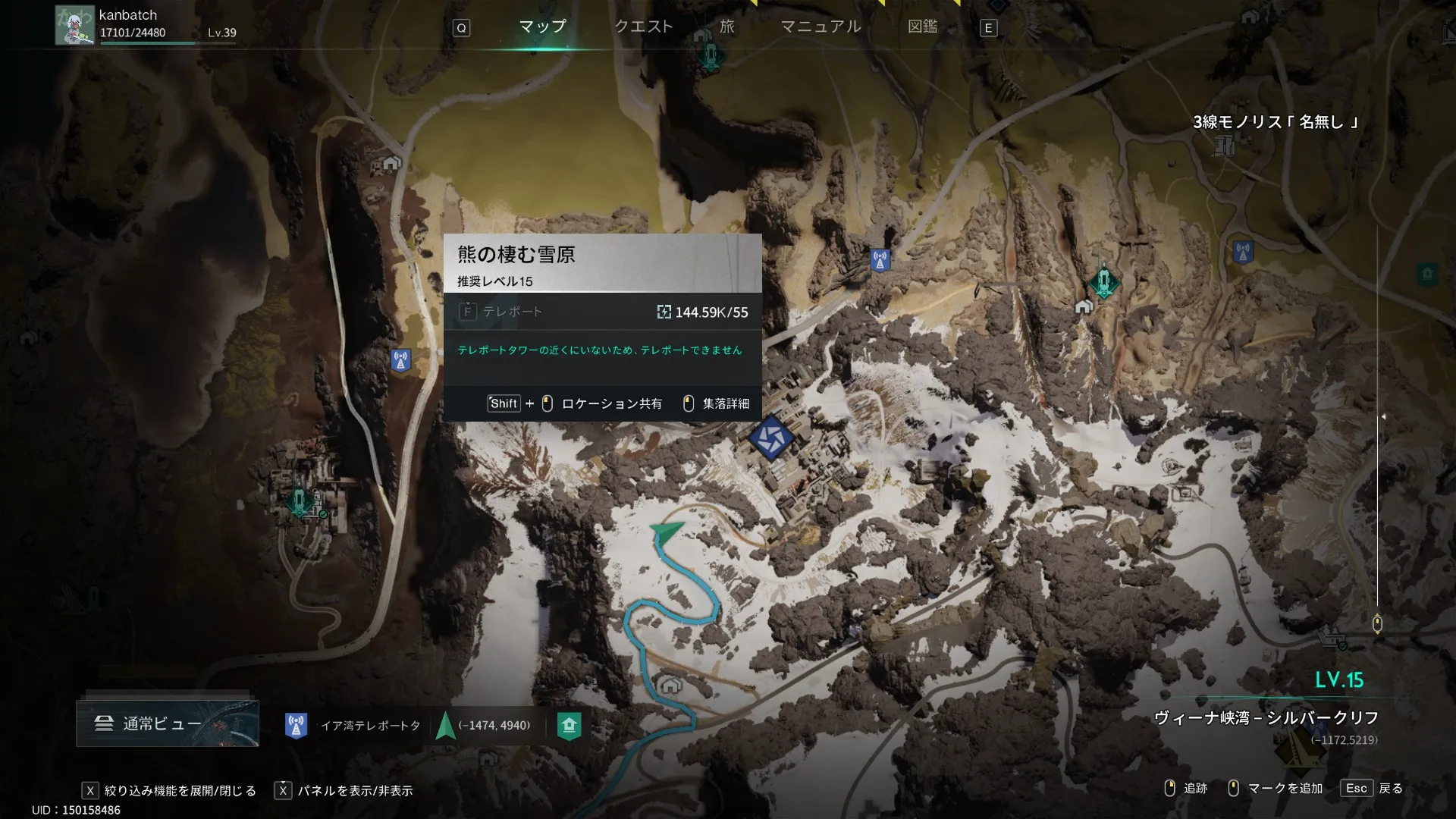
Task: Select the blue settlement diamond map marker
Action: click(770, 438)
